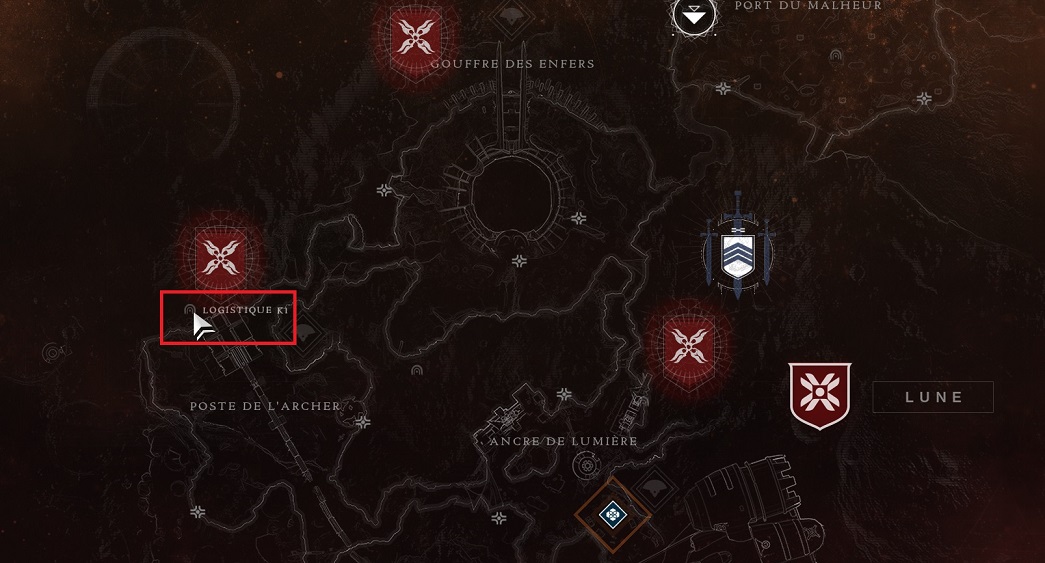Click the LUNE destination label box
Screen dimensions: 1045x563
tap(933, 397)
